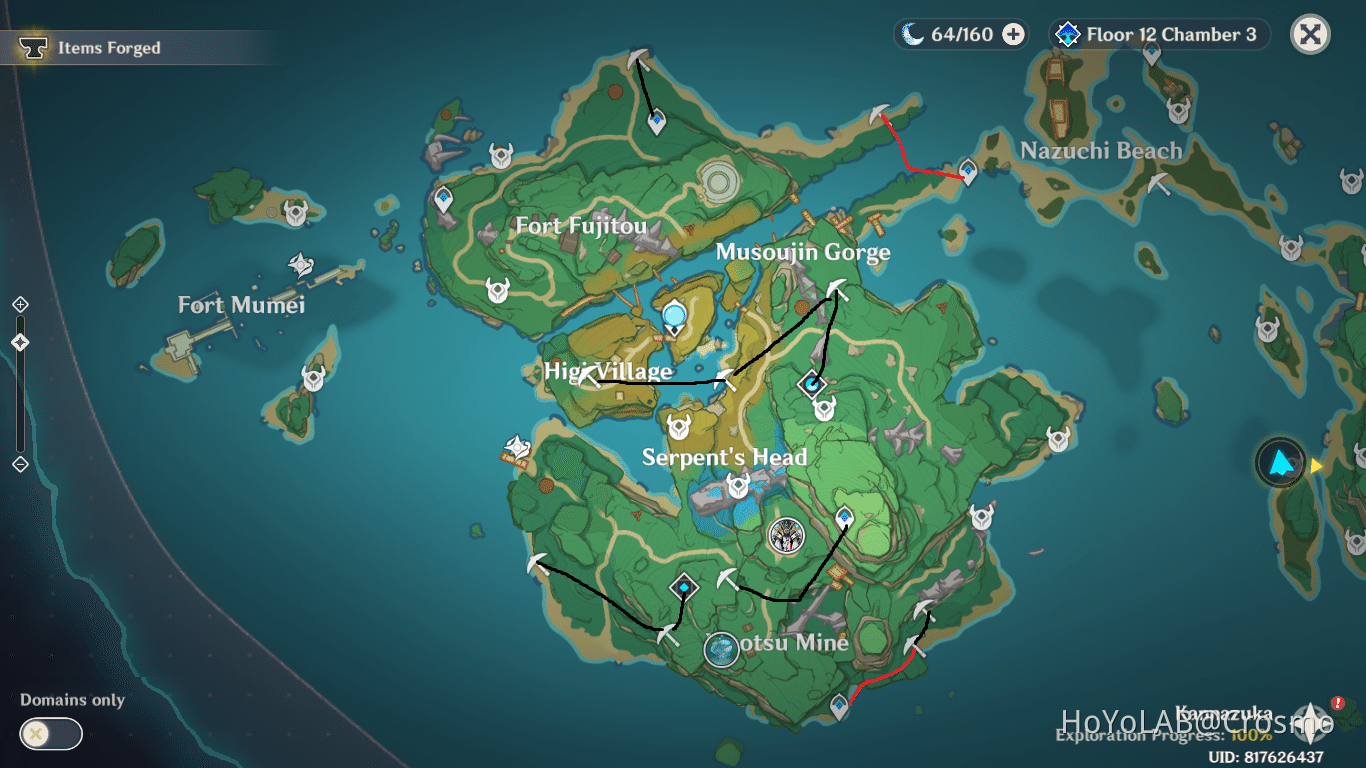The height and width of the screenshot is (768, 1366).
Task: Open the domain icon near Jakotsu Mine
Action: tap(682, 589)
